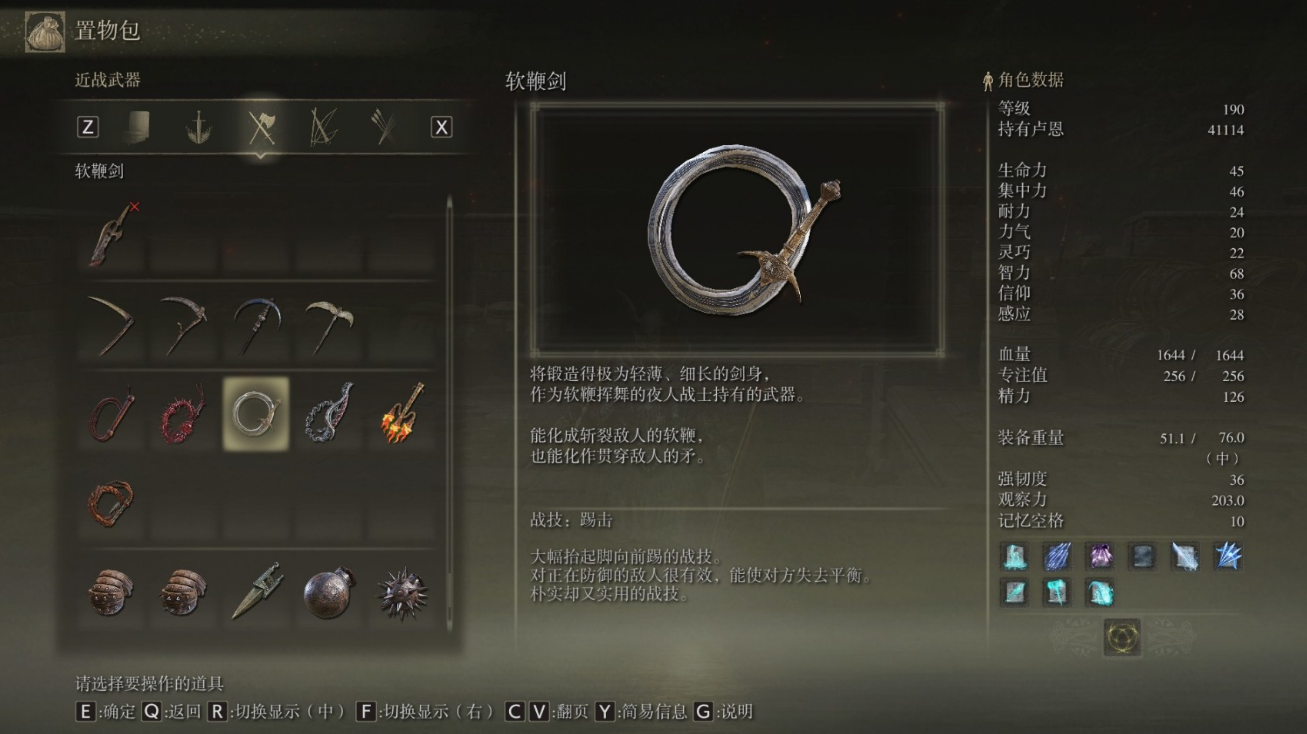Switch to the arrows category tab

pos(383,127)
